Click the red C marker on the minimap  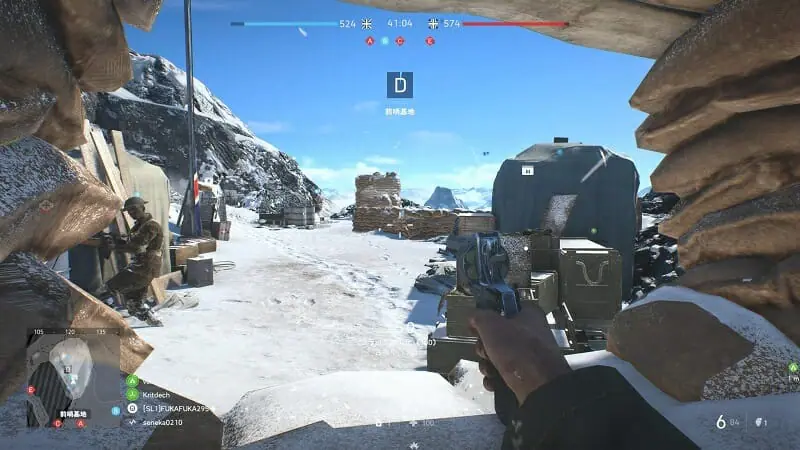pyautogui.click(x=56, y=423)
